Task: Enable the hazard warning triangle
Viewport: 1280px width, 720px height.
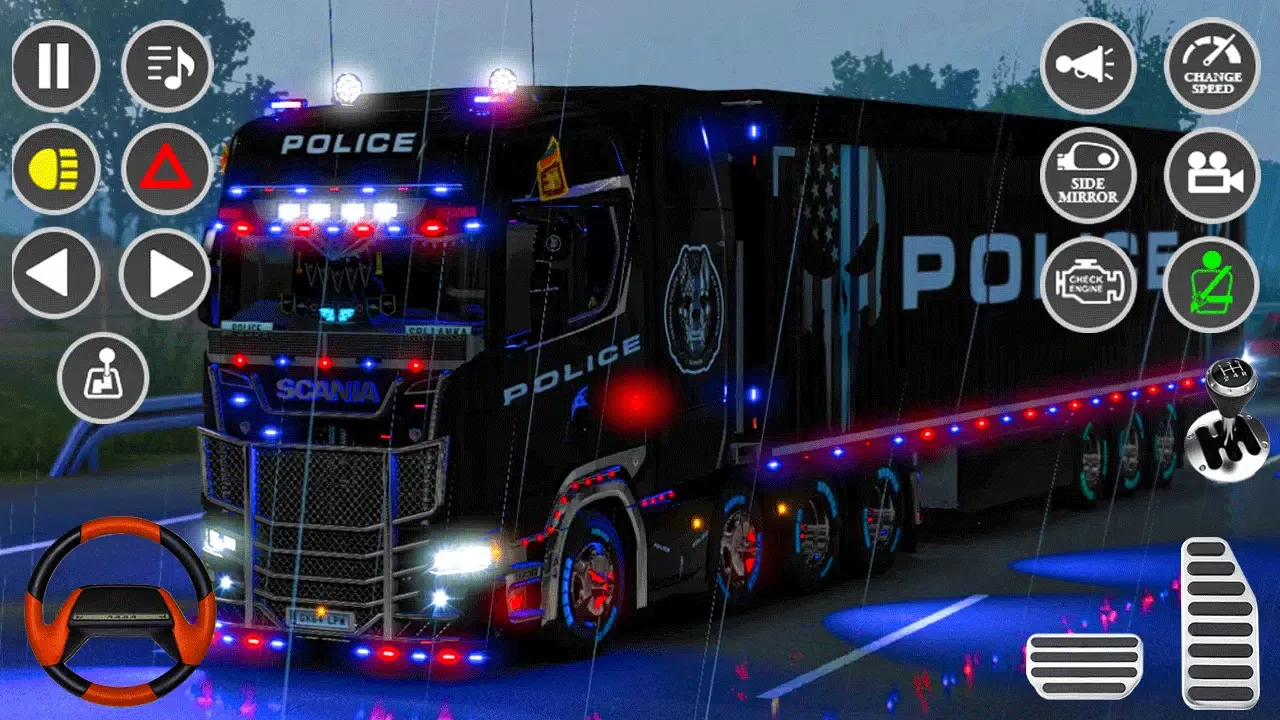Action: (x=168, y=168)
